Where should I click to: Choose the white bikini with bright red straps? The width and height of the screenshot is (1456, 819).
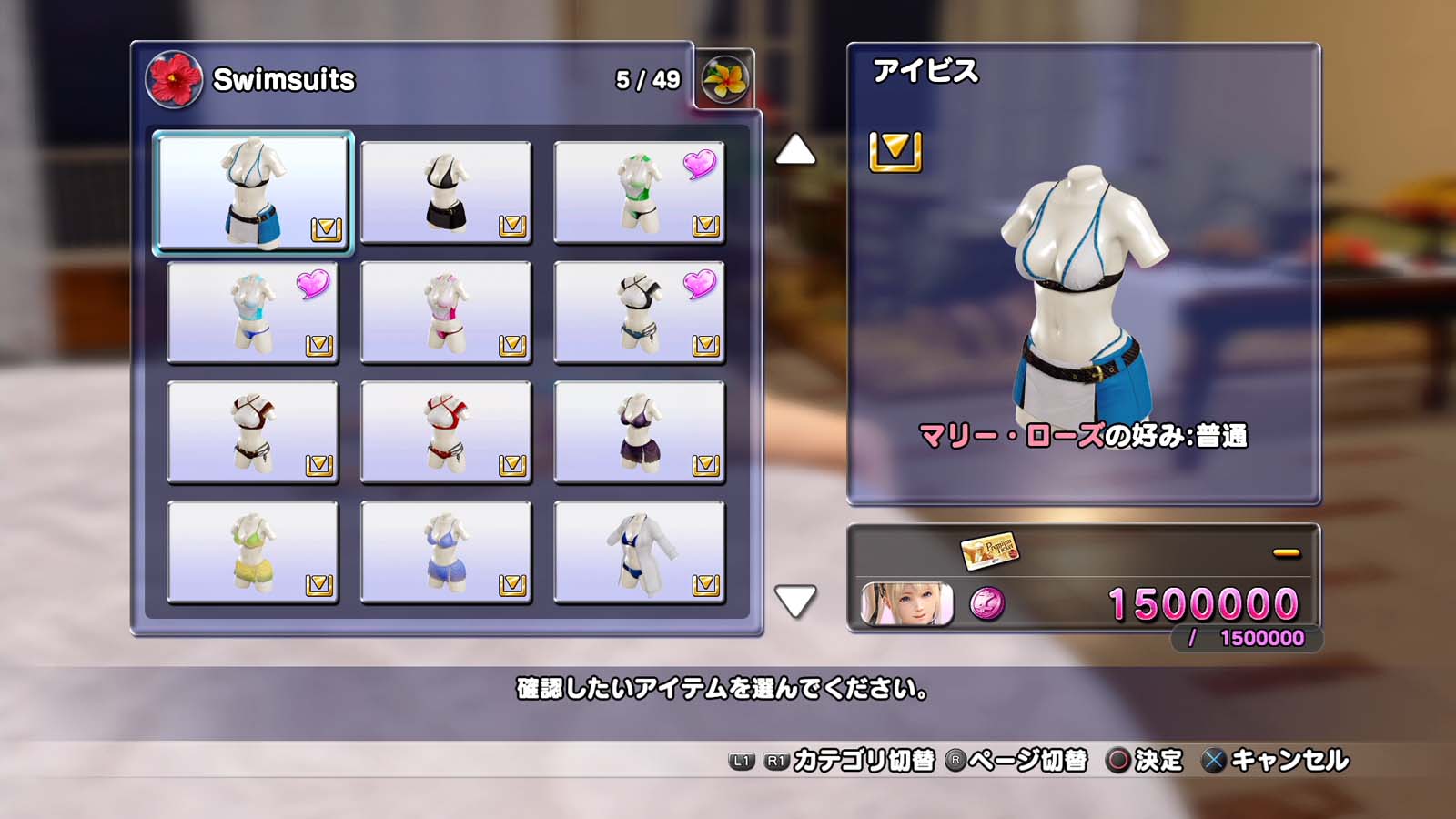(x=446, y=432)
